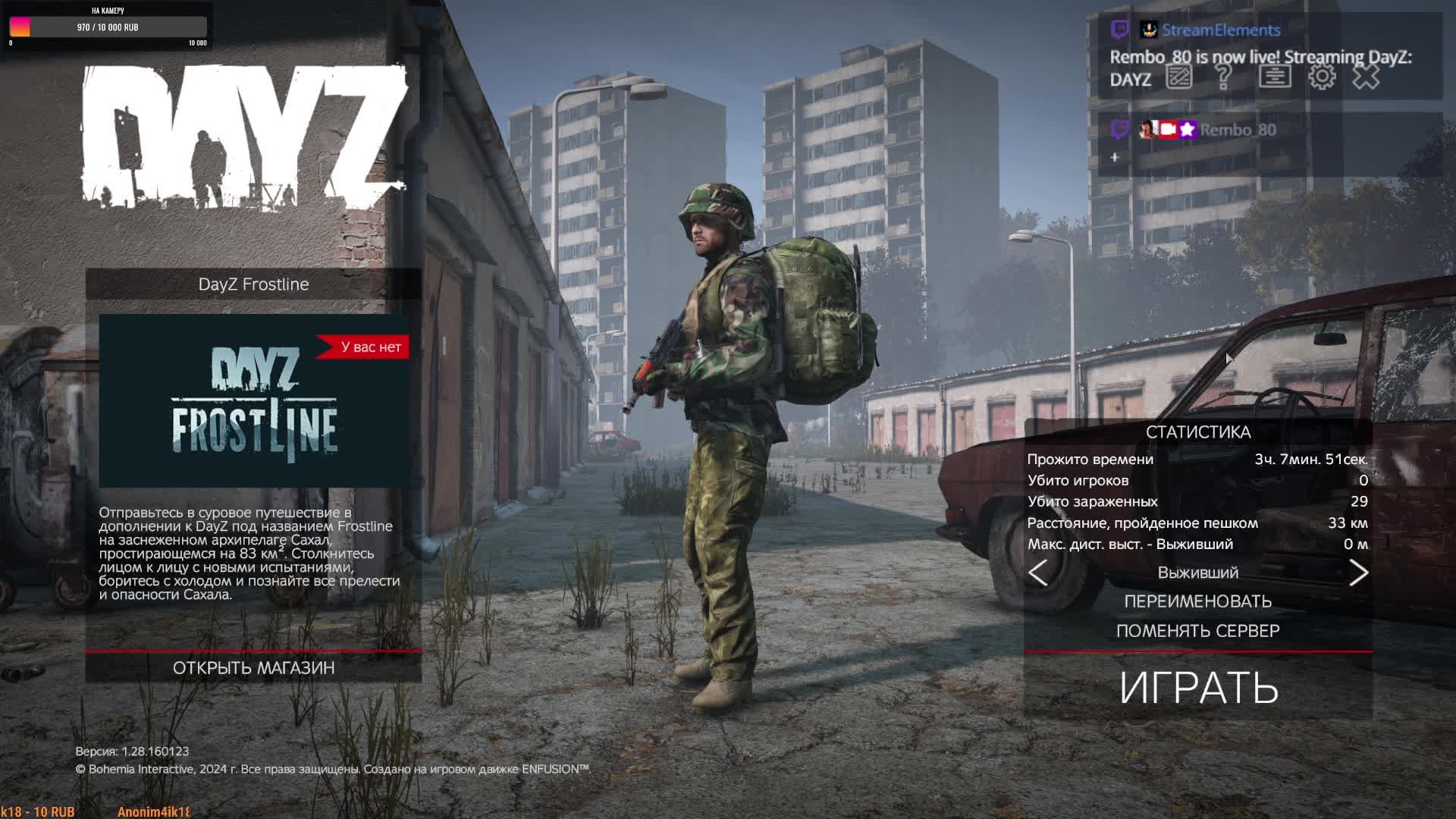Open the store with ОТКРЫТЬ МАГАЗИН
The height and width of the screenshot is (819, 1456).
[253, 668]
